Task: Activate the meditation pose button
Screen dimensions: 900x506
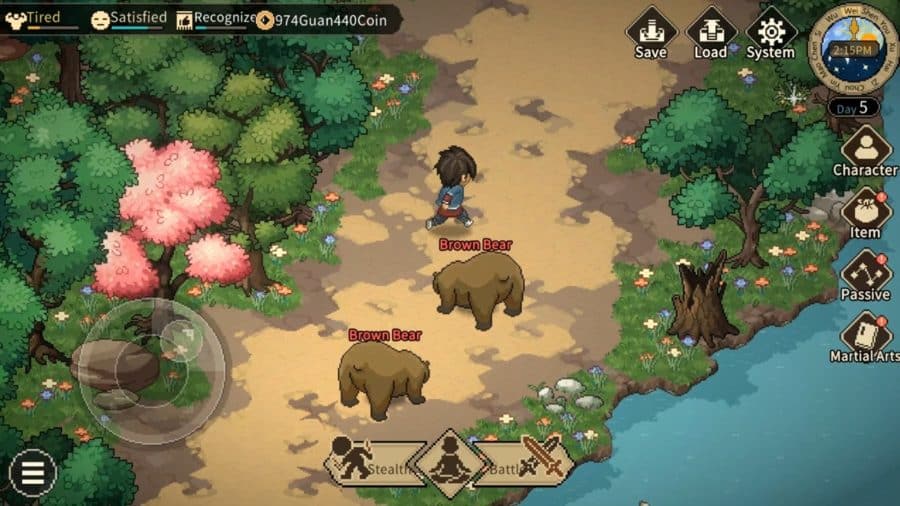Action: [450, 463]
